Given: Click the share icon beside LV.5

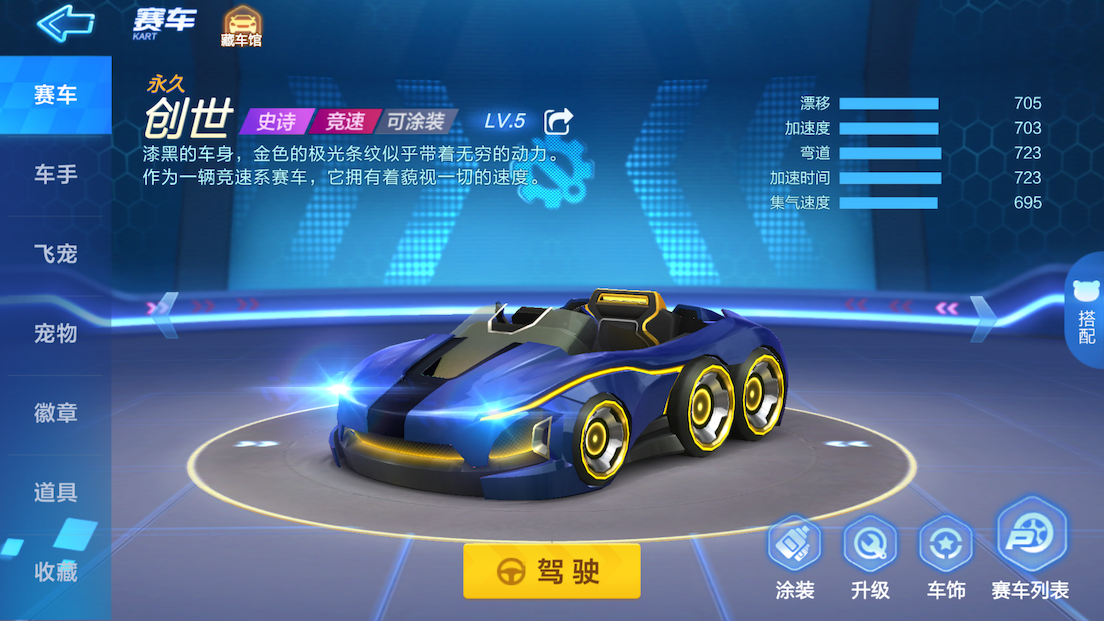Looking at the screenshot, I should [x=558, y=121].
